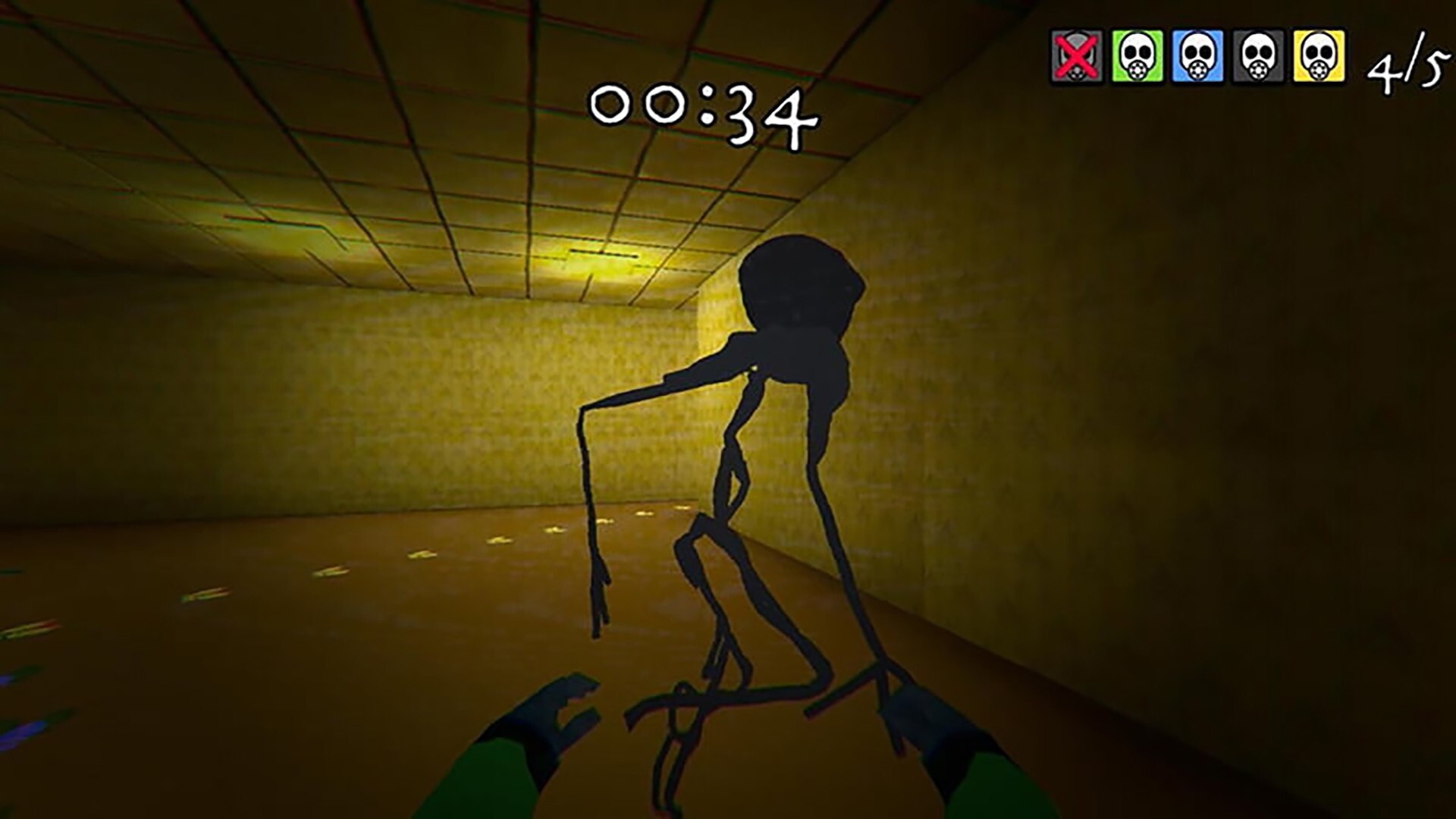Pick the yellow gas mask player icon
This screenshot has width=1456, height=819.
click(x=1319, y=57)
